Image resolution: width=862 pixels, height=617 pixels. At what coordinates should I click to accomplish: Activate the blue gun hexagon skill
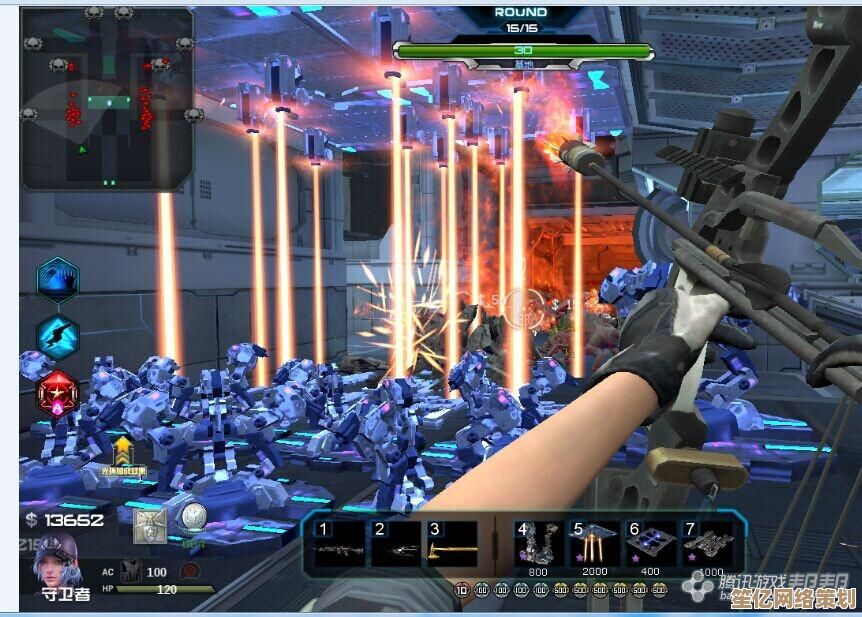pos(58,336)
